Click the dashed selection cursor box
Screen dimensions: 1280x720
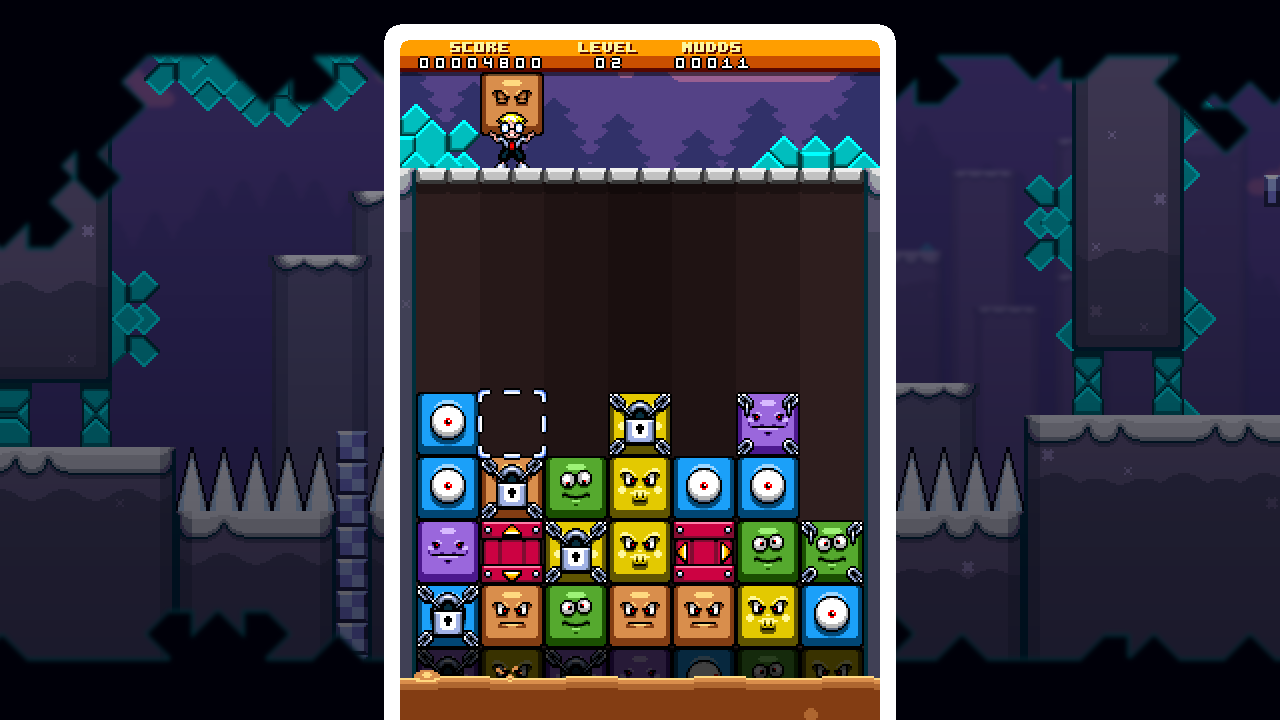pyautogui.click(x=513, y=421)
